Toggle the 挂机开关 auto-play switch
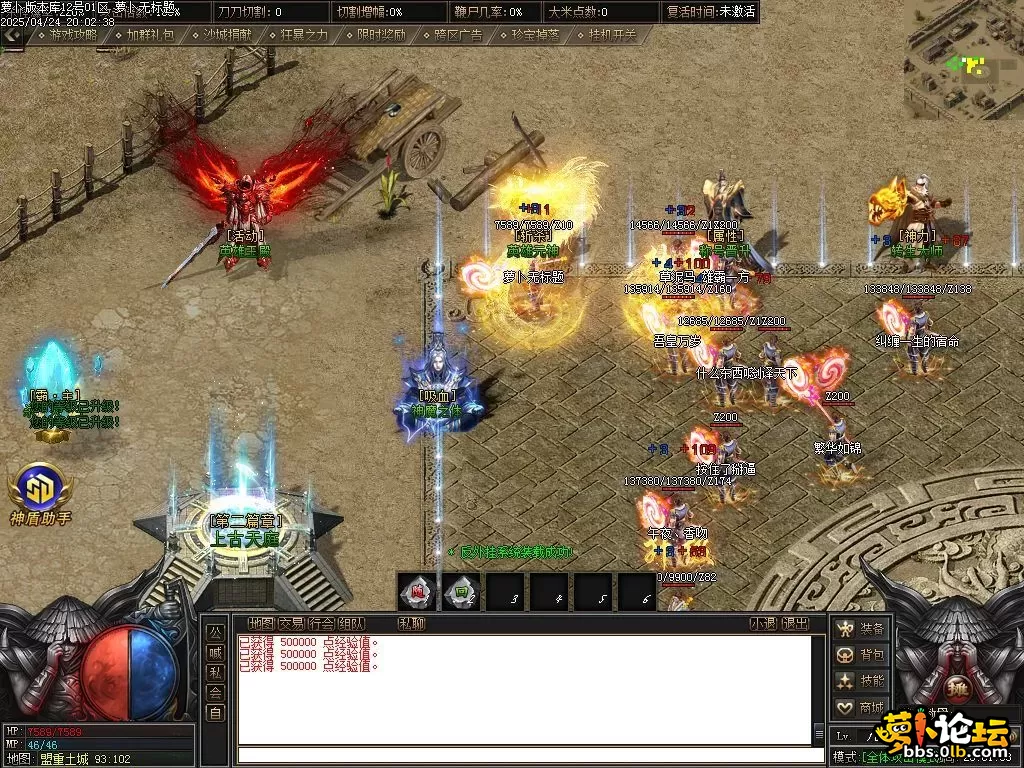 click(612, 34)
